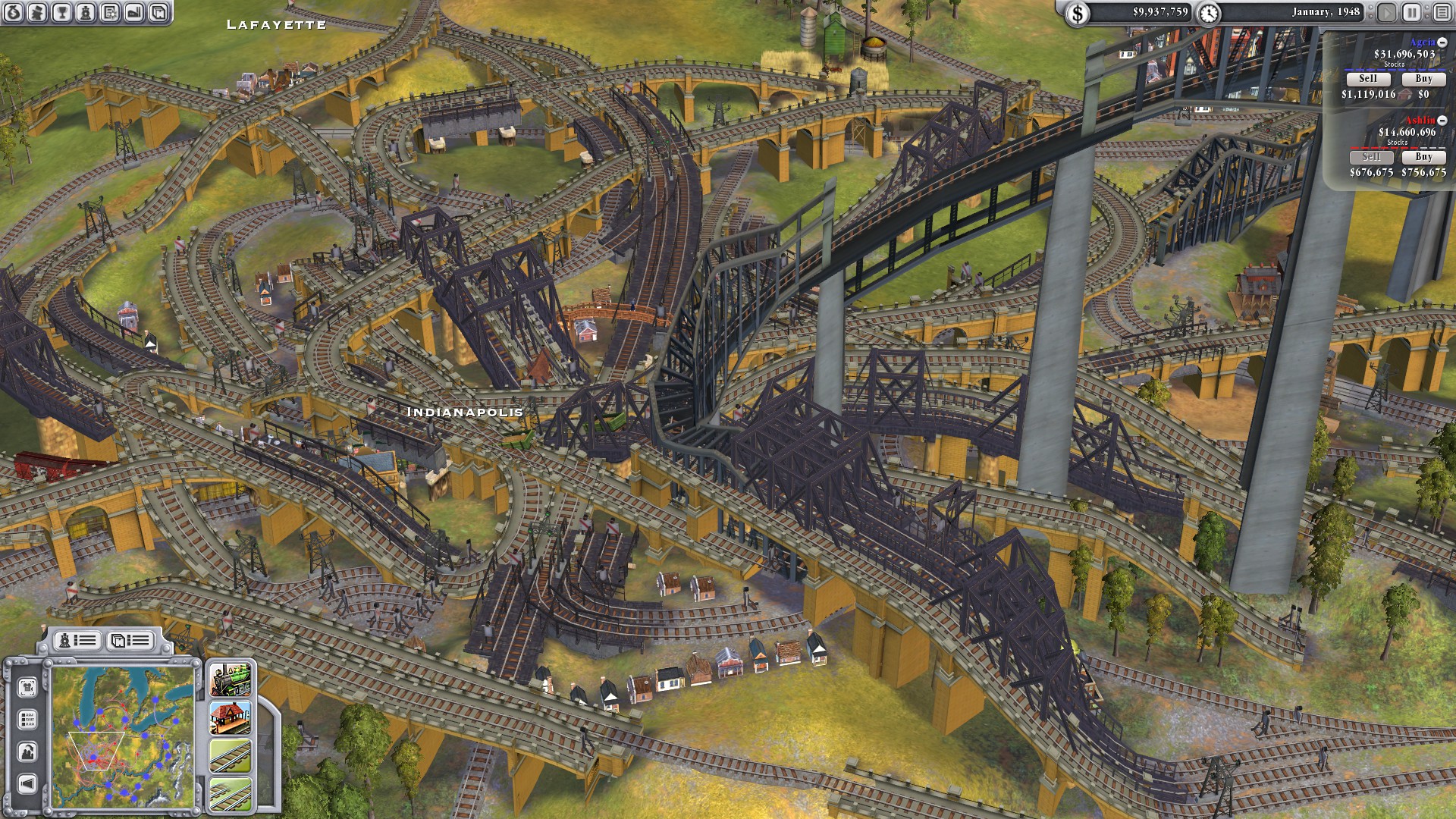Screen dimensions: 1456x819
Task: Click the camera view icon beside minimap
Action: 28,686
